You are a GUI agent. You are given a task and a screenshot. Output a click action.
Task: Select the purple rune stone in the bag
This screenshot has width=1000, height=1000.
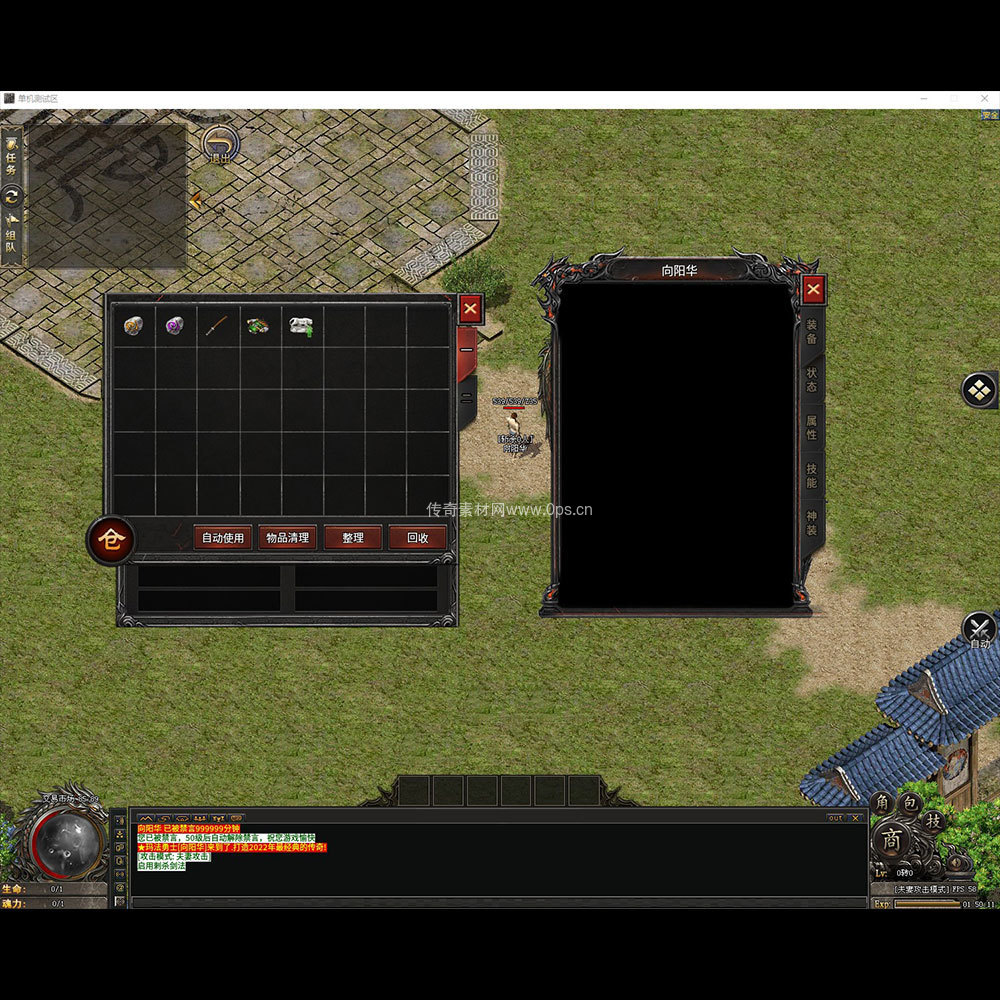click(175, 326)
